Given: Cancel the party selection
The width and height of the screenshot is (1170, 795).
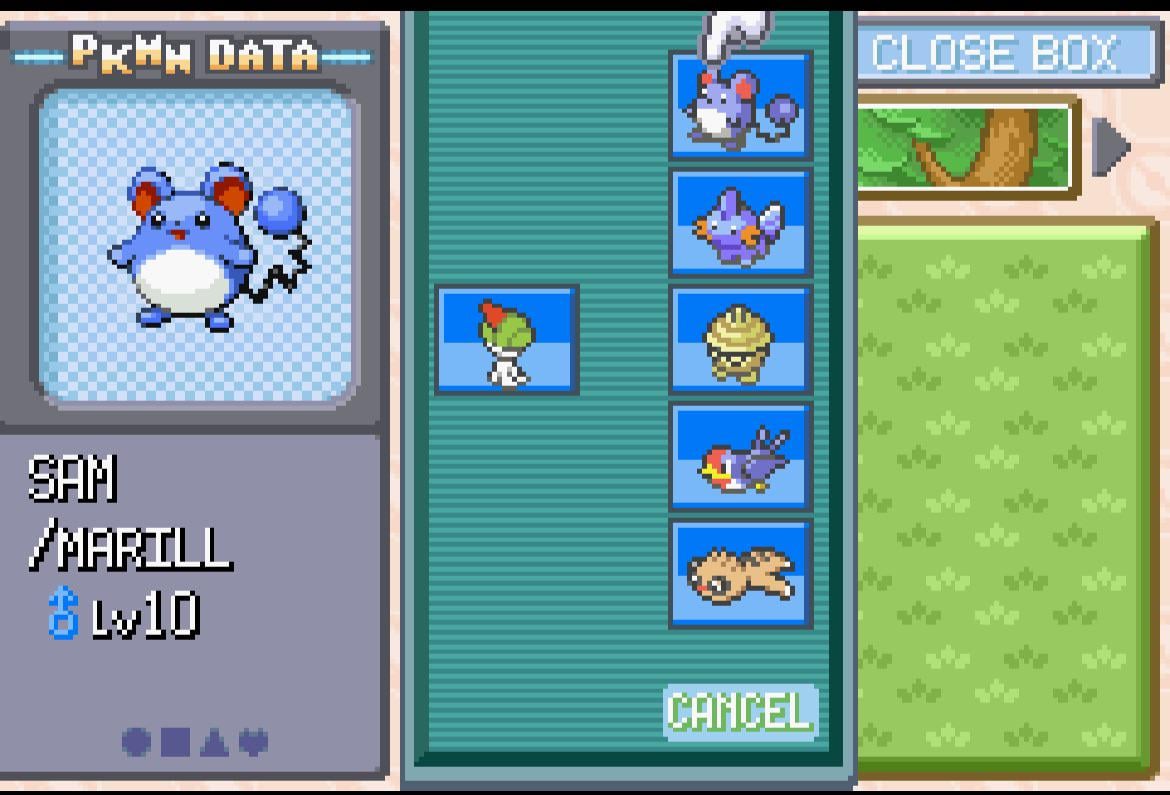Looking at the screenshot, I should click(740, 712).
